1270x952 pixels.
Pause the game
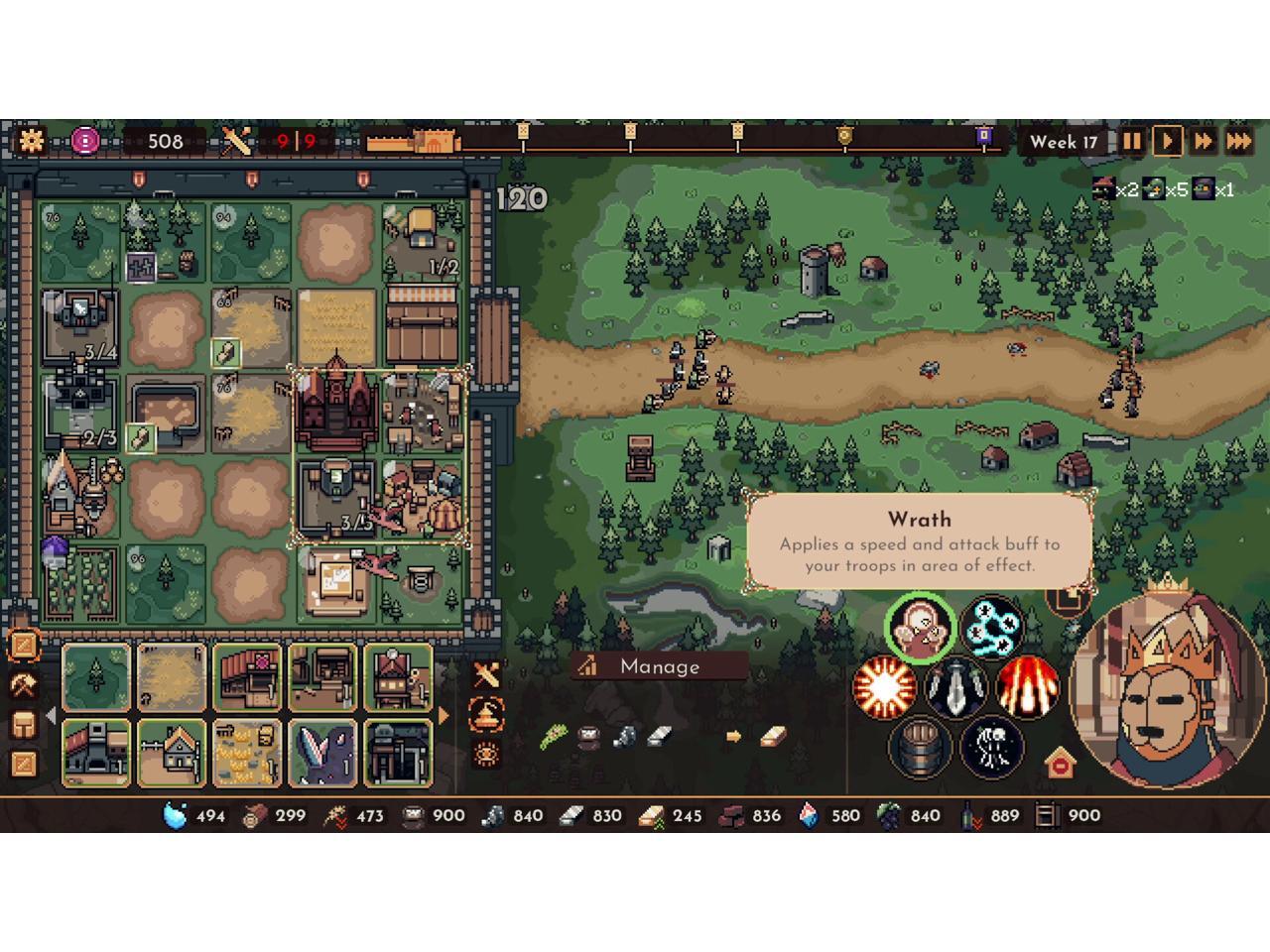1132,141
